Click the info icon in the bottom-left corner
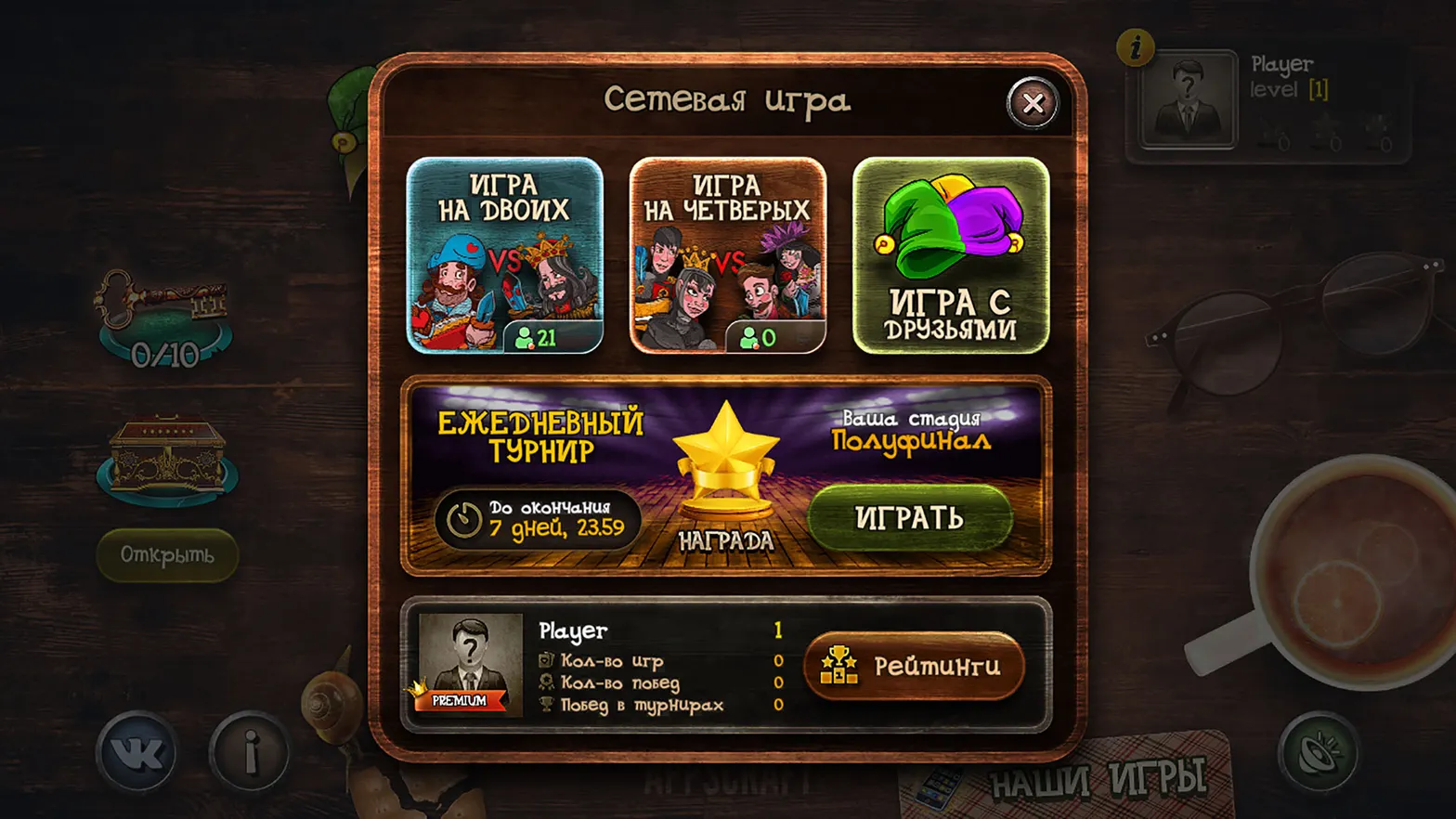This screenshot has width=1456, height=819. pyautogui.click(x=246, y=754)
